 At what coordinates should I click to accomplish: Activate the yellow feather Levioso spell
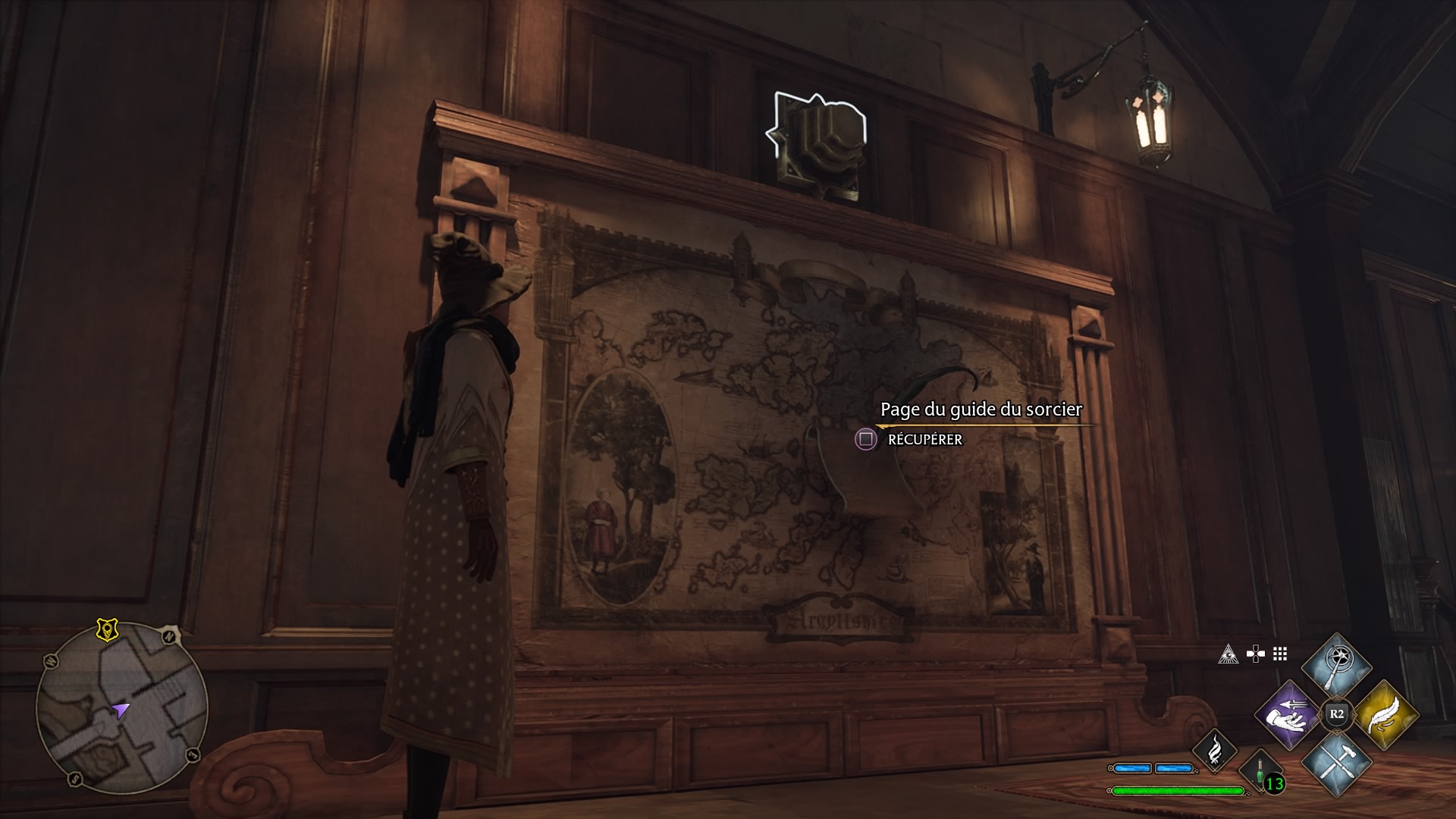click(1385, 715)
